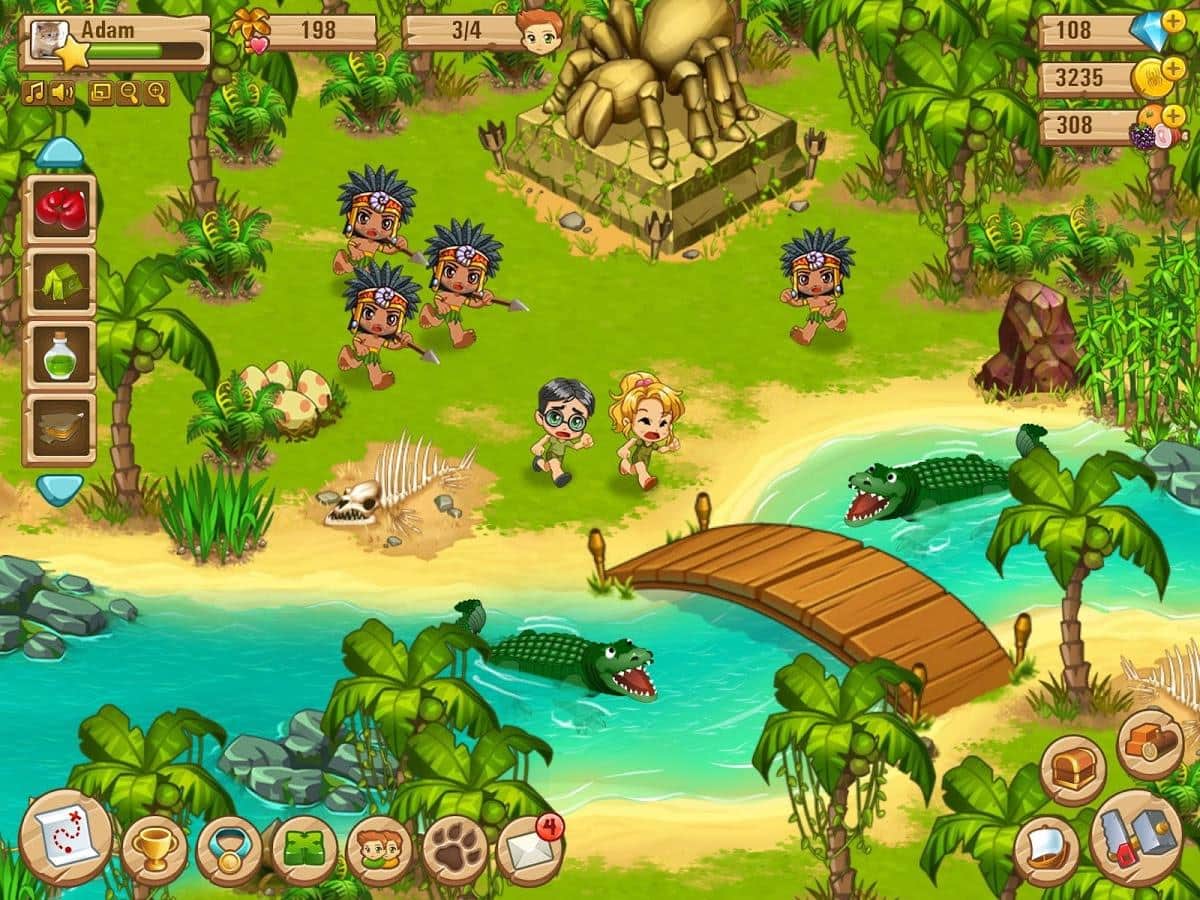This screenshot has width=1200, height=900.
Task: Toggle the music note button
Action: point(33,93)
